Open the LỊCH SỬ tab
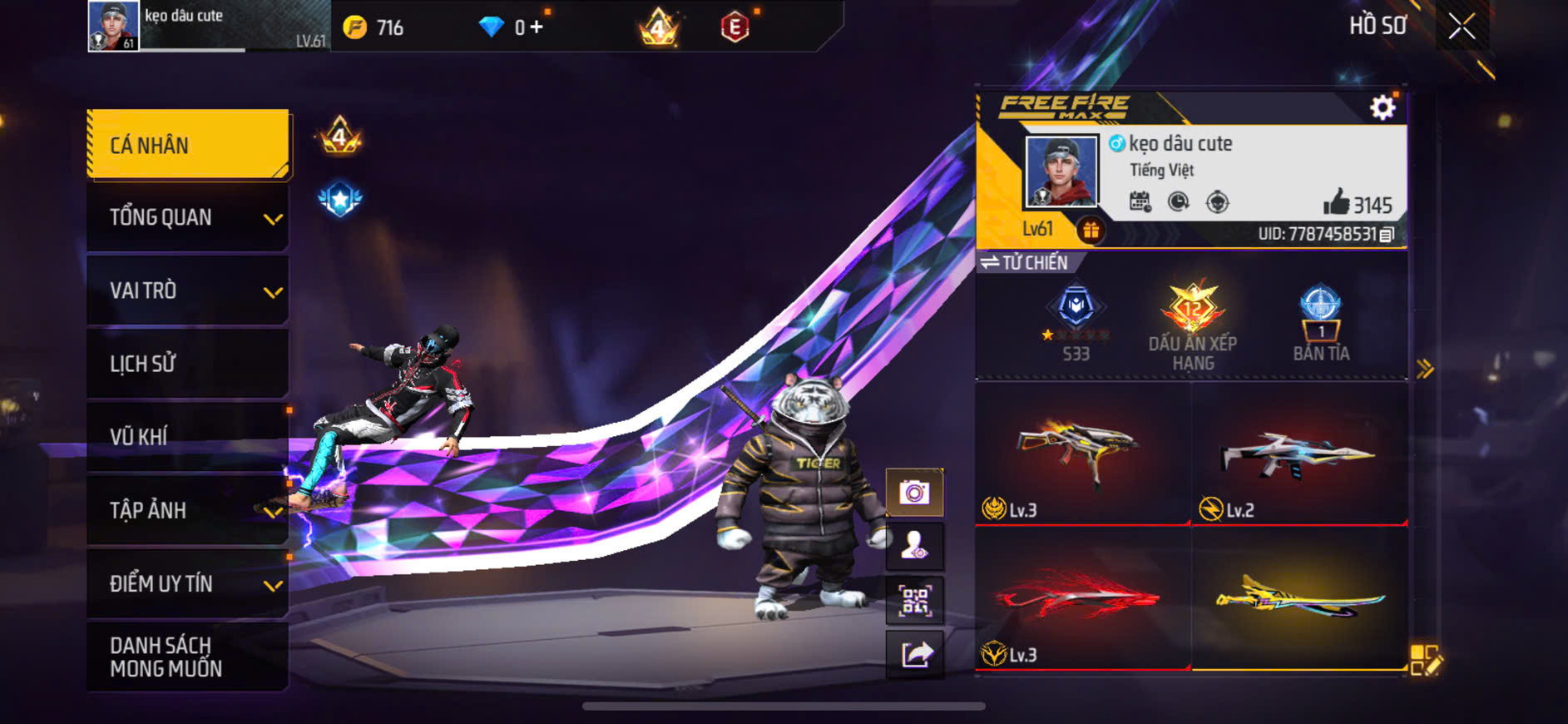Viewport: 1568px width, 724px height. click(x=188, y=364)
